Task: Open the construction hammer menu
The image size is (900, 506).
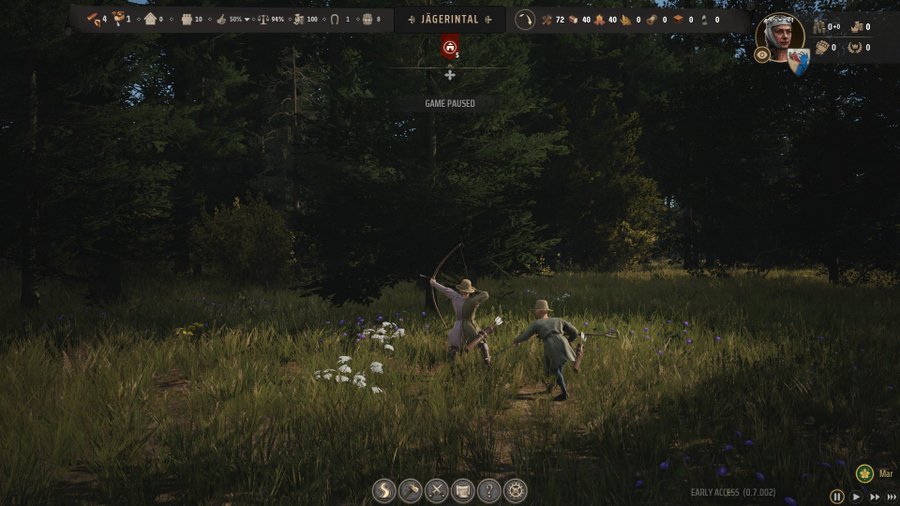Action: pos(410,491)
